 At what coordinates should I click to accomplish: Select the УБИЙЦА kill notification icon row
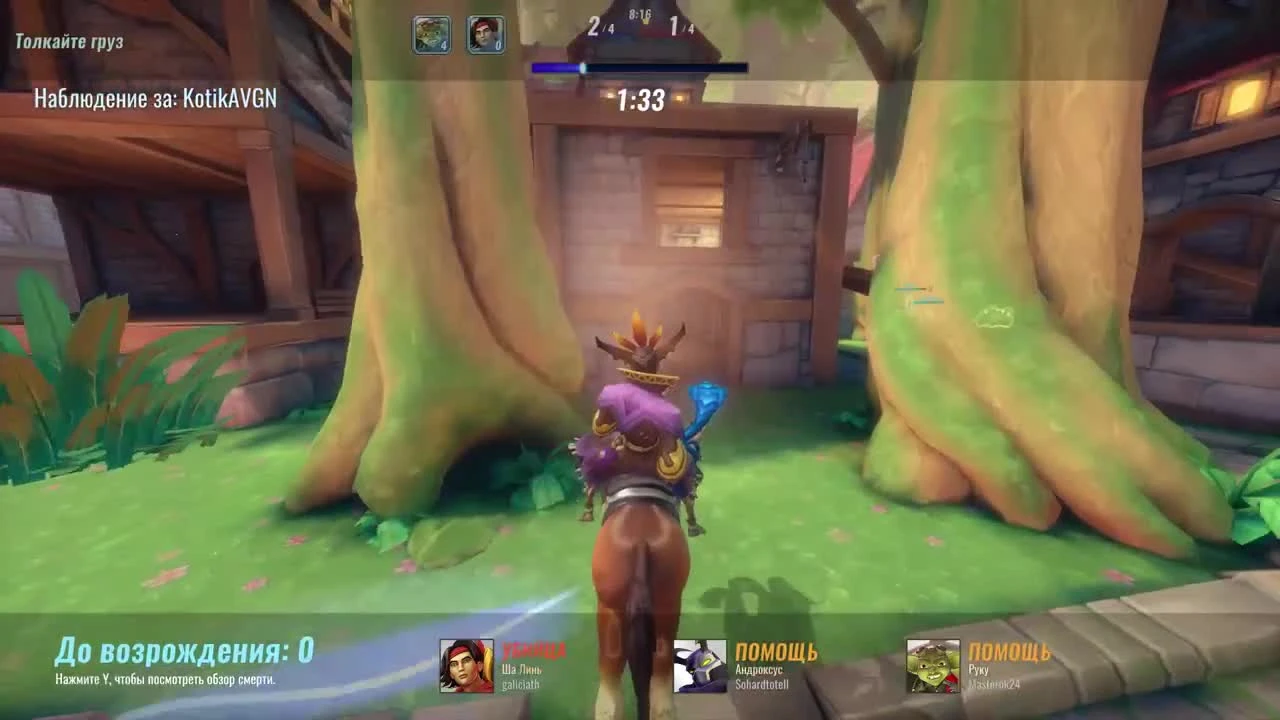coord(536,648)
